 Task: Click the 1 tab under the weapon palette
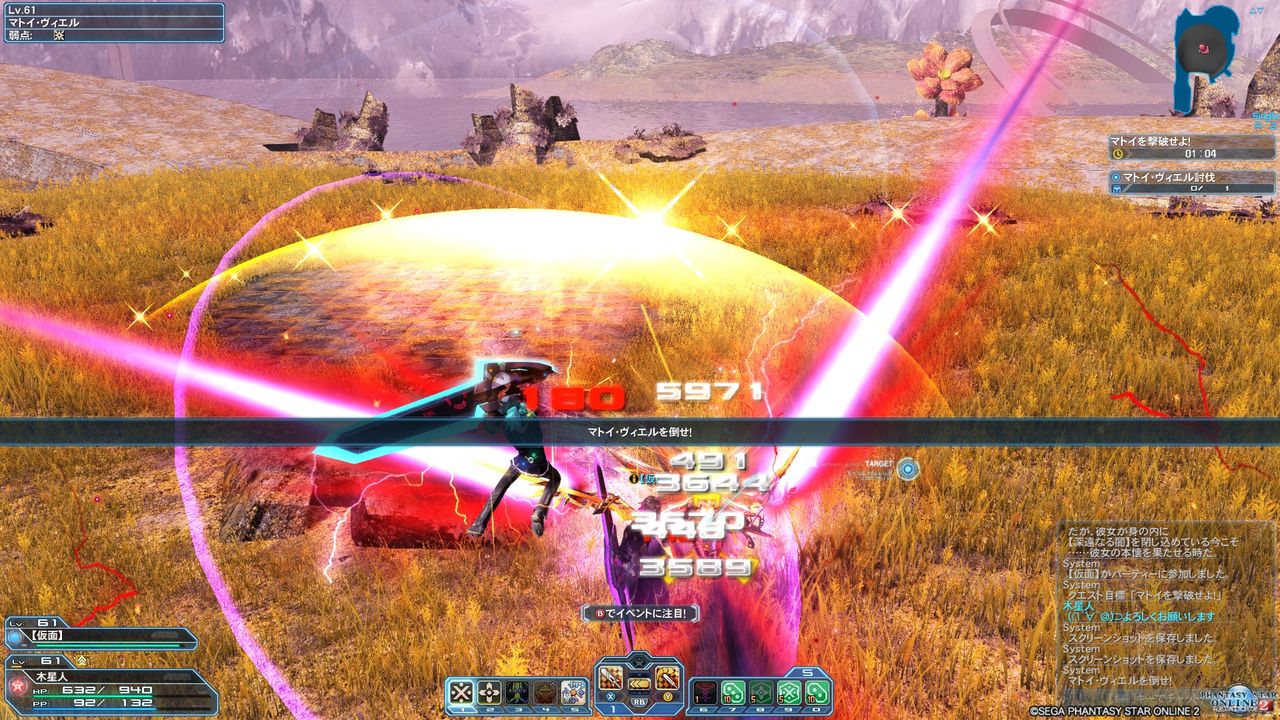[x=613, y=709]
